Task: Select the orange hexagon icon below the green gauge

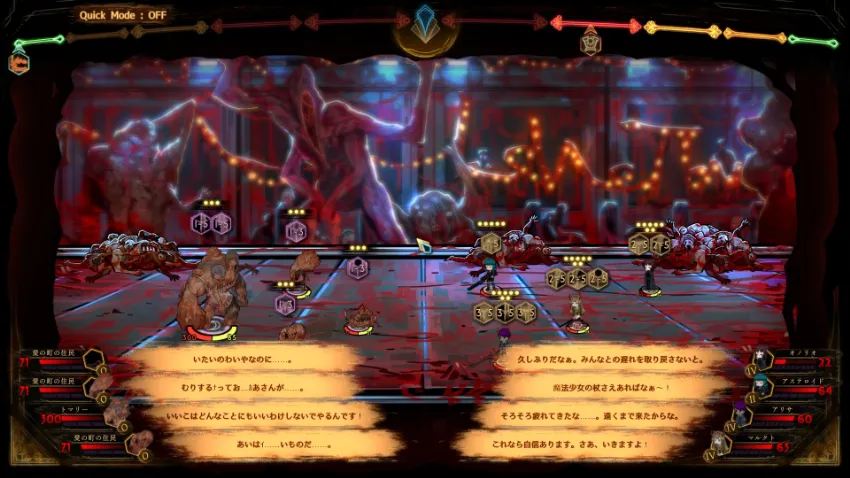Action: 19,62
